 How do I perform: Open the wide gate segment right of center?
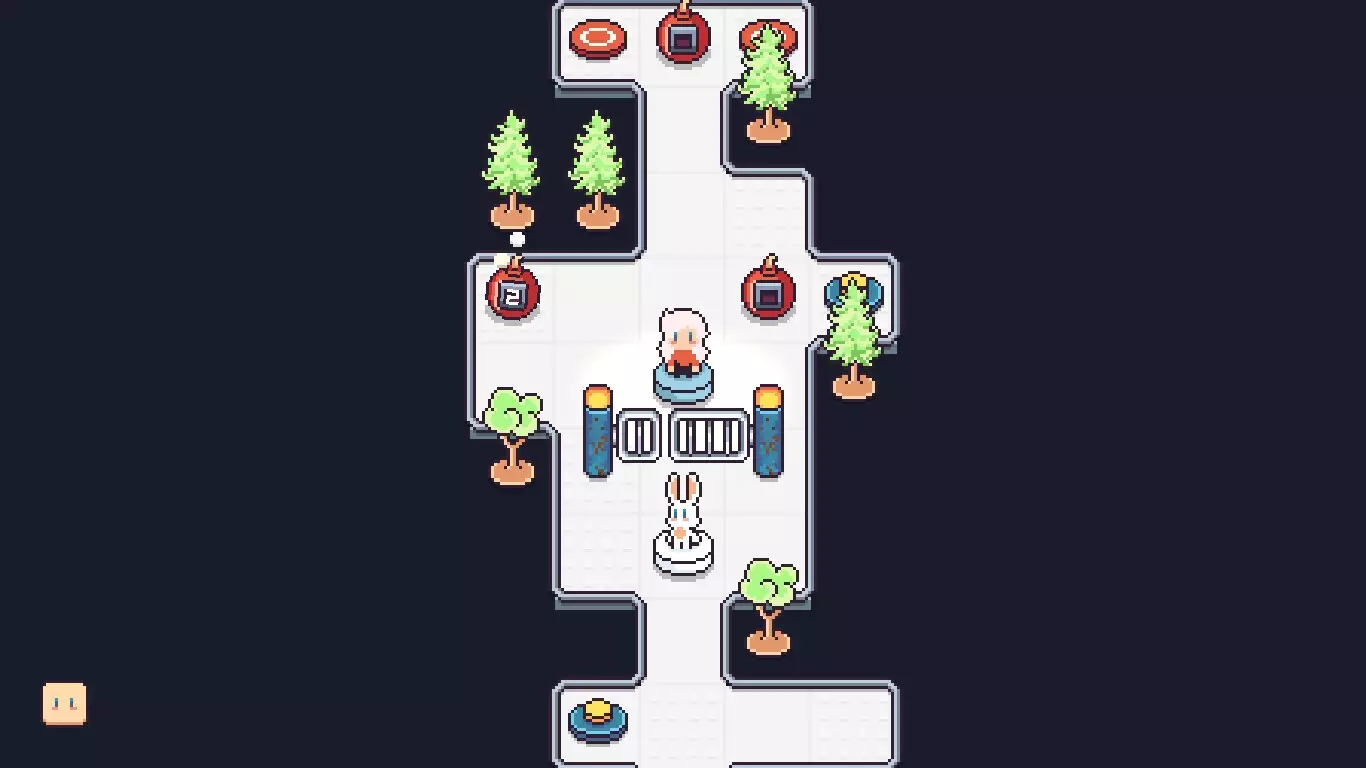(x=707, y=433)
